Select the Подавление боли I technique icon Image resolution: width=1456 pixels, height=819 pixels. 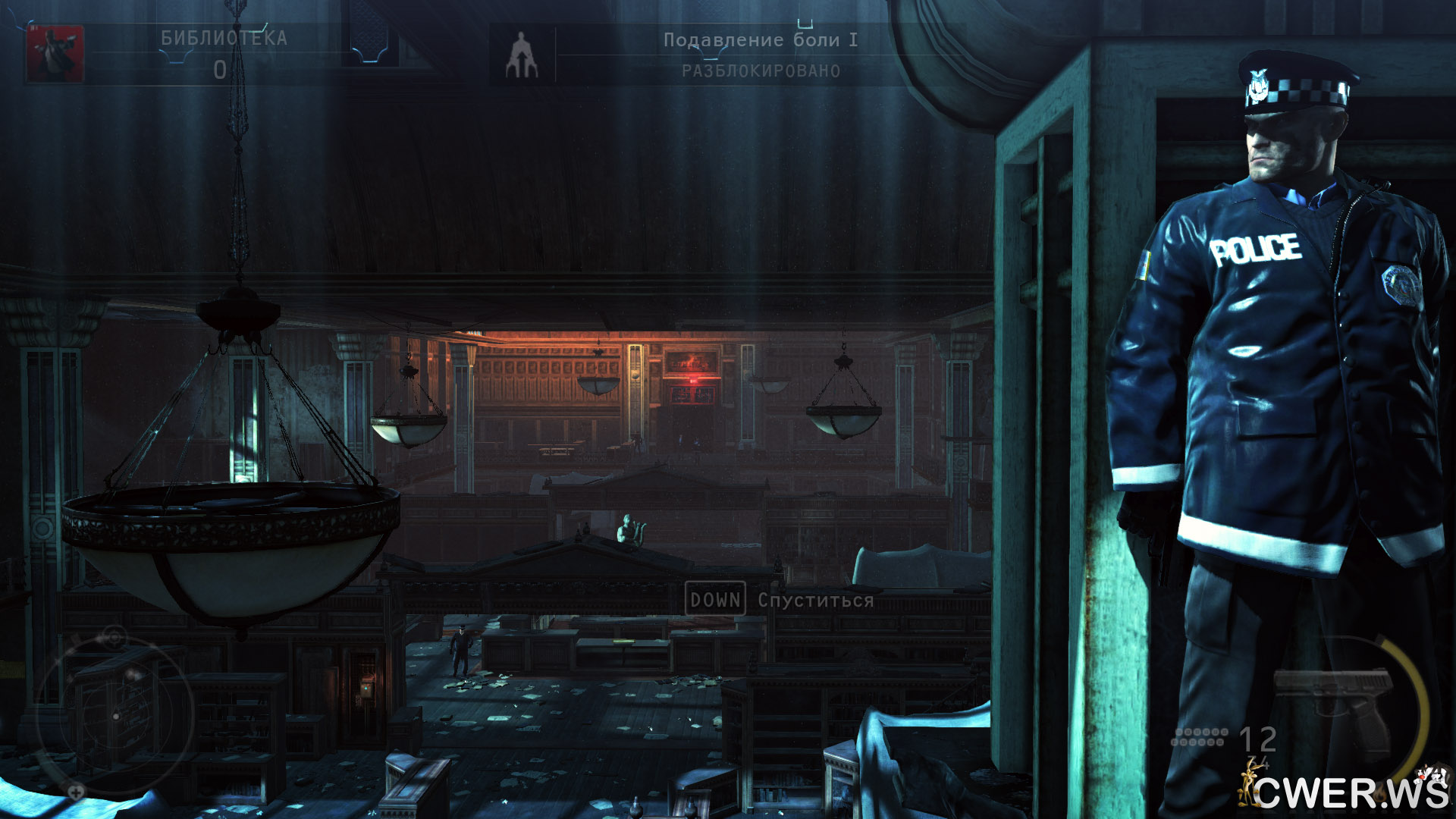pos(522,55)
